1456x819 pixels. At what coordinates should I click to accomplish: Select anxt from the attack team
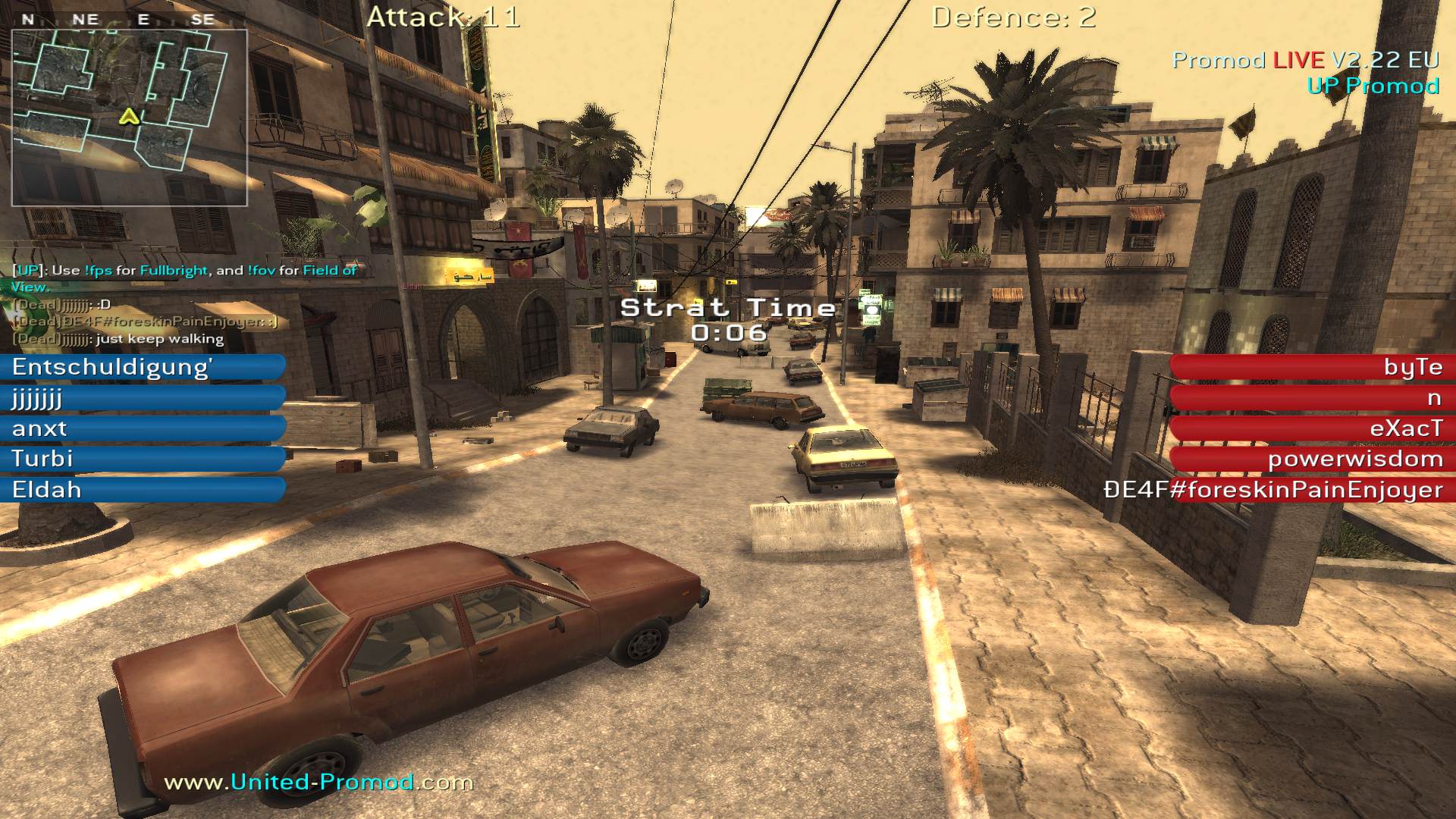tap(143, 428)
